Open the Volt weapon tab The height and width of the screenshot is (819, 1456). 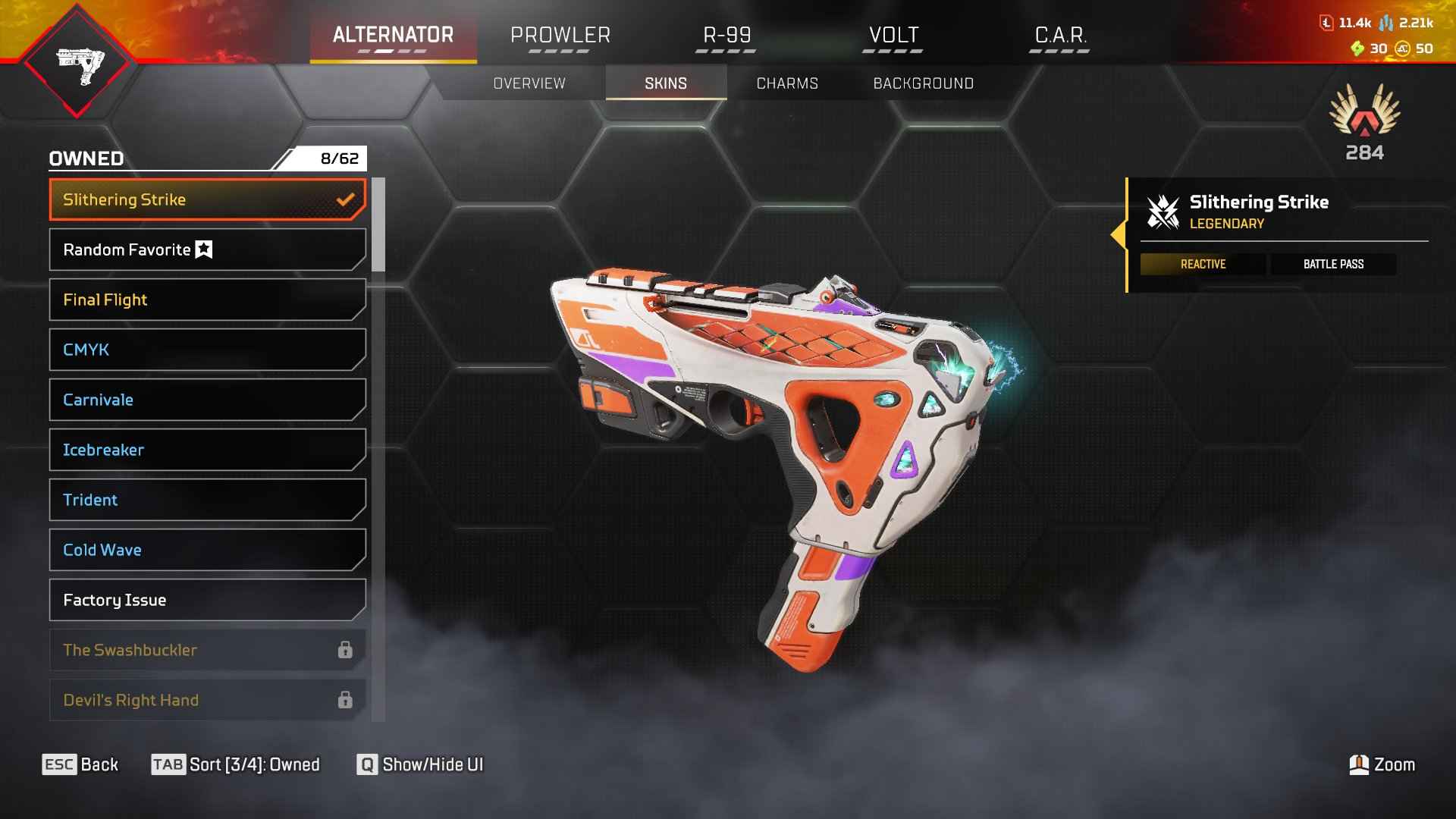(893, 36)
